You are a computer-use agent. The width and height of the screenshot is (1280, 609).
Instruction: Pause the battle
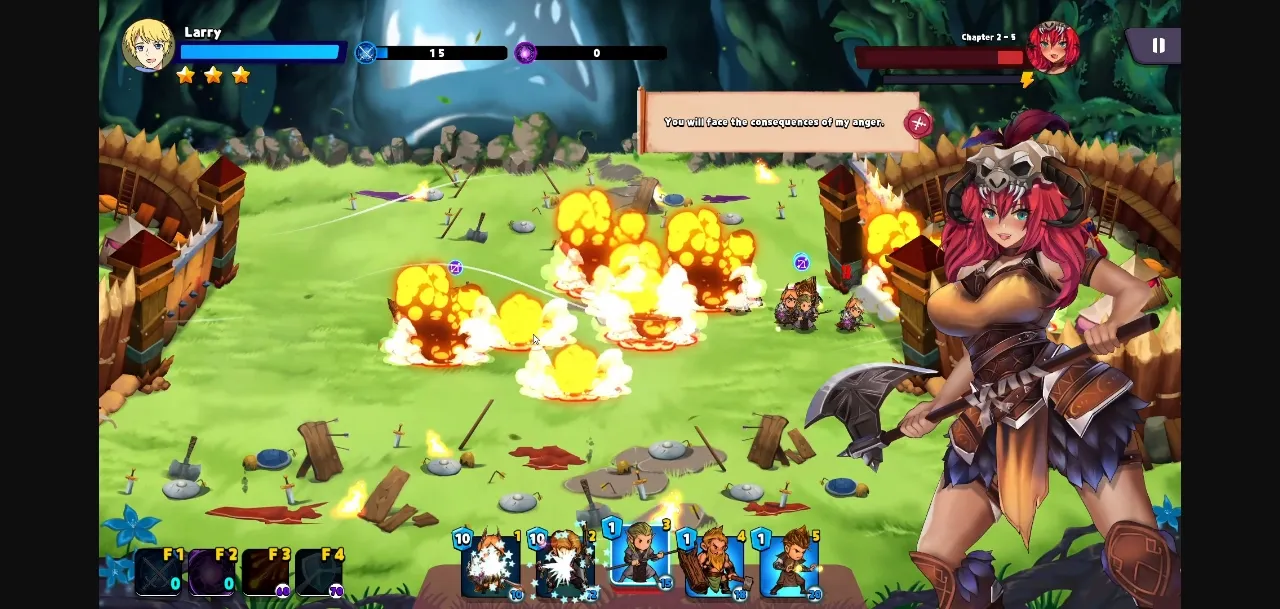[1158, 46]
